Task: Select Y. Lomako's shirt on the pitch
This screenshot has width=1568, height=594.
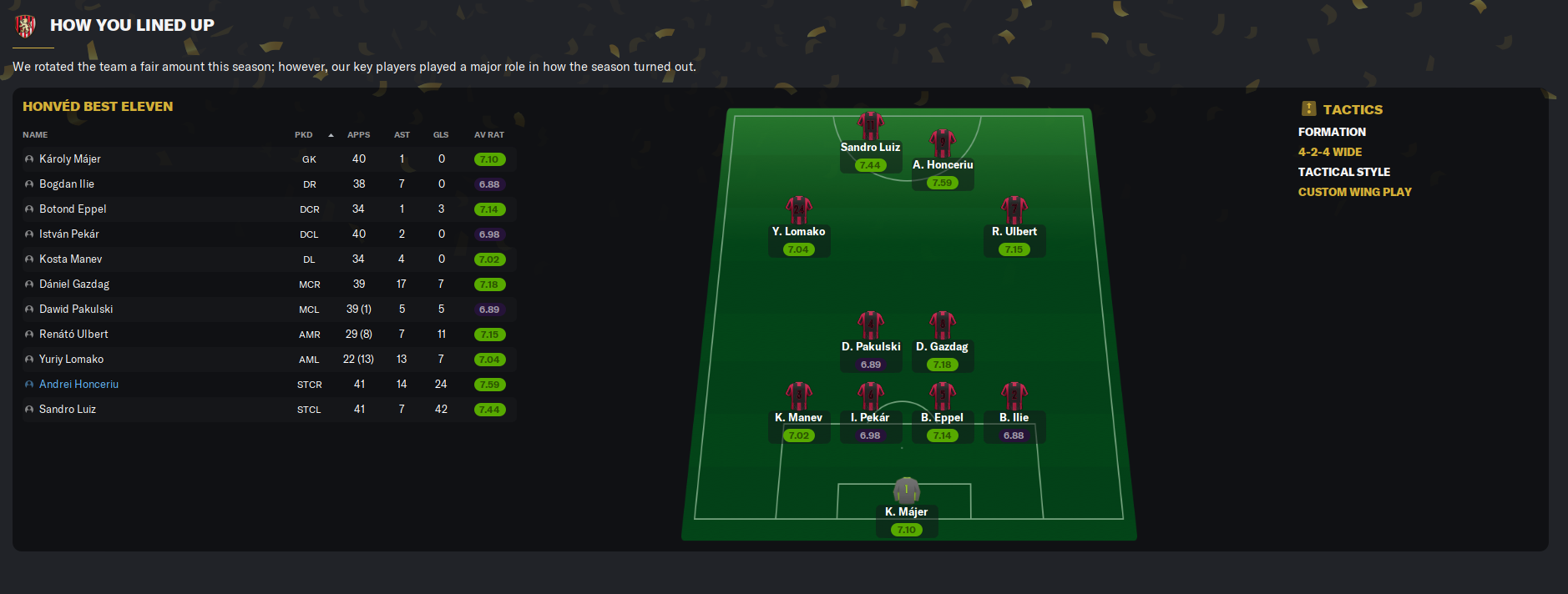Action: tap(798, 210)
